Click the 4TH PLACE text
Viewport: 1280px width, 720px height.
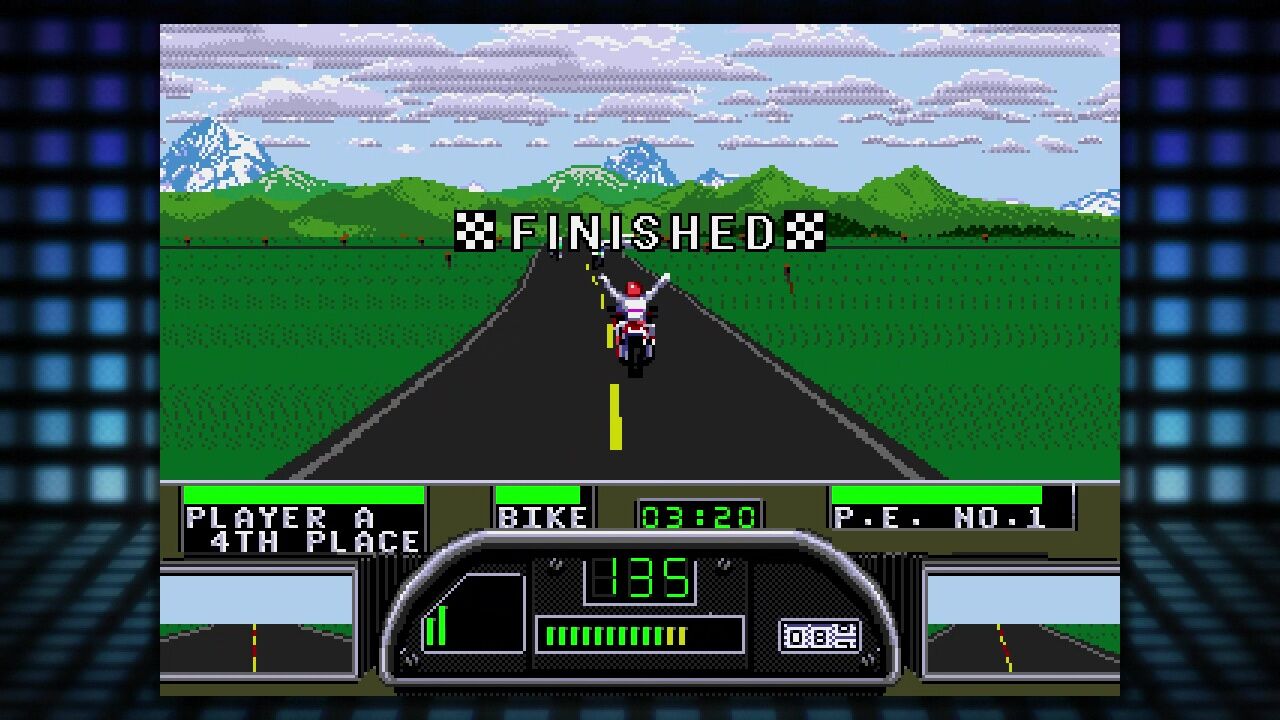[x=315, y=539]
